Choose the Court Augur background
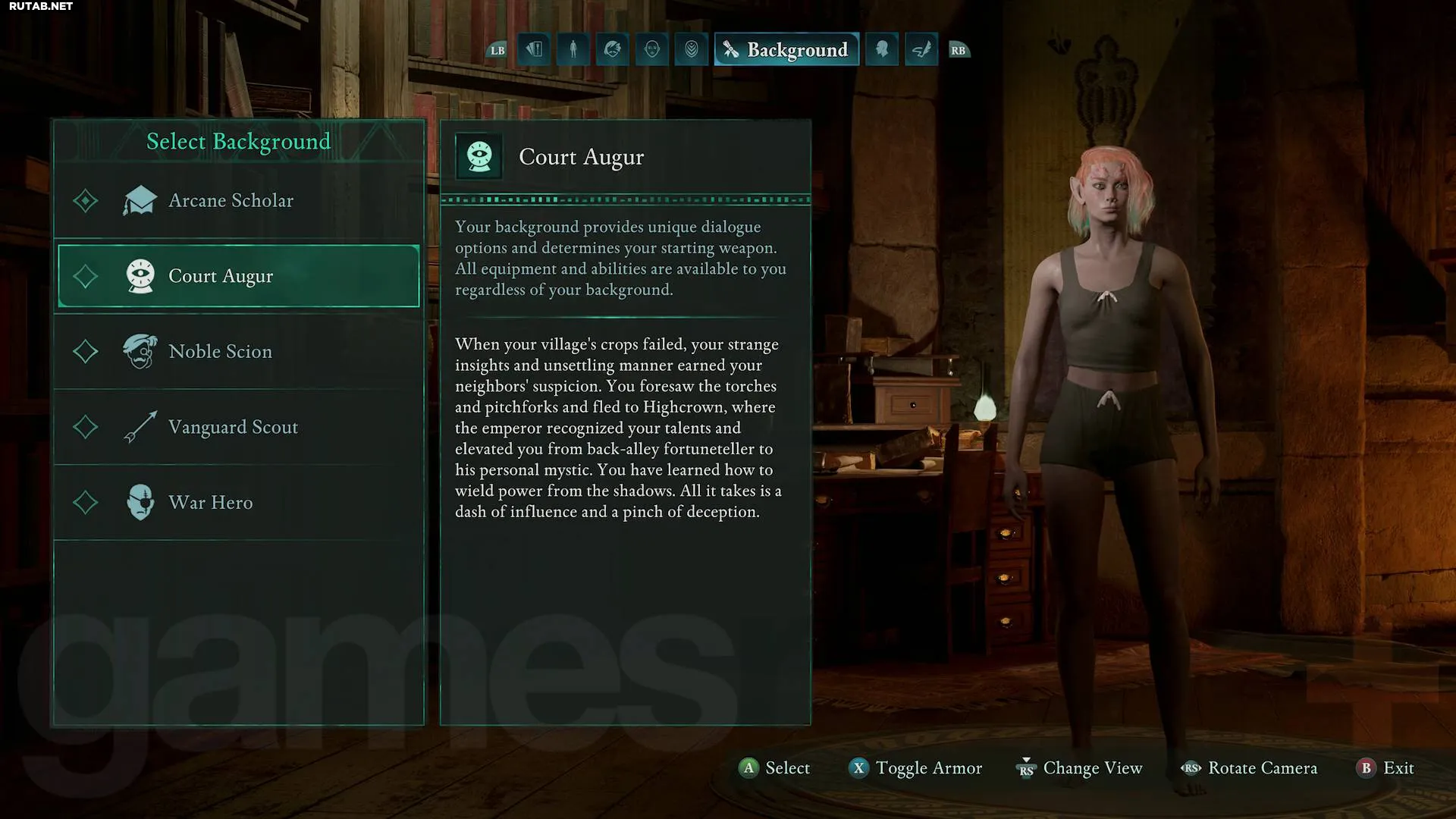Image resolution: width=1456 pixels, height=819 pixels. (238, 276)
